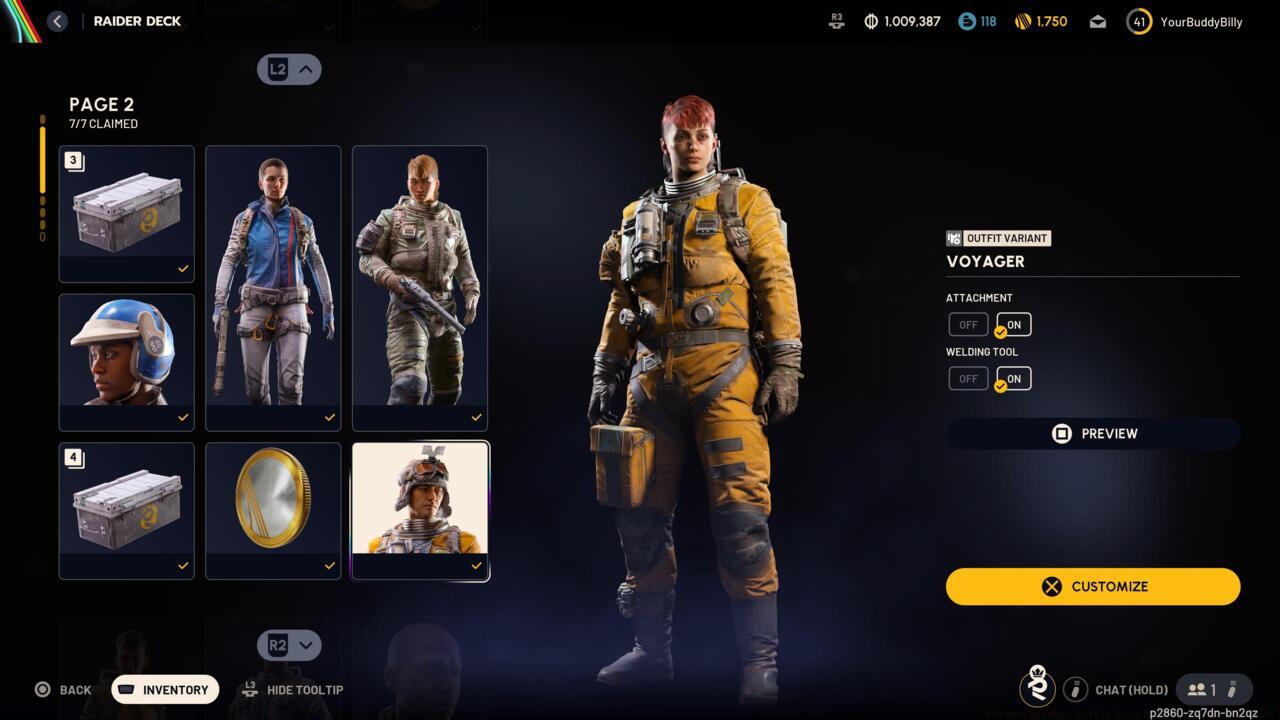Click the level 41 player badge

point(1138,20)
